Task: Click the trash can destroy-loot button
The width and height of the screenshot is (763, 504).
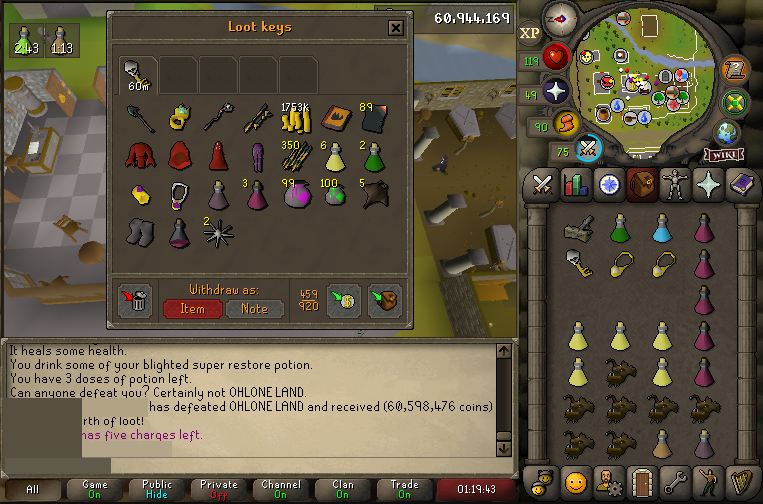Action: 136,301
